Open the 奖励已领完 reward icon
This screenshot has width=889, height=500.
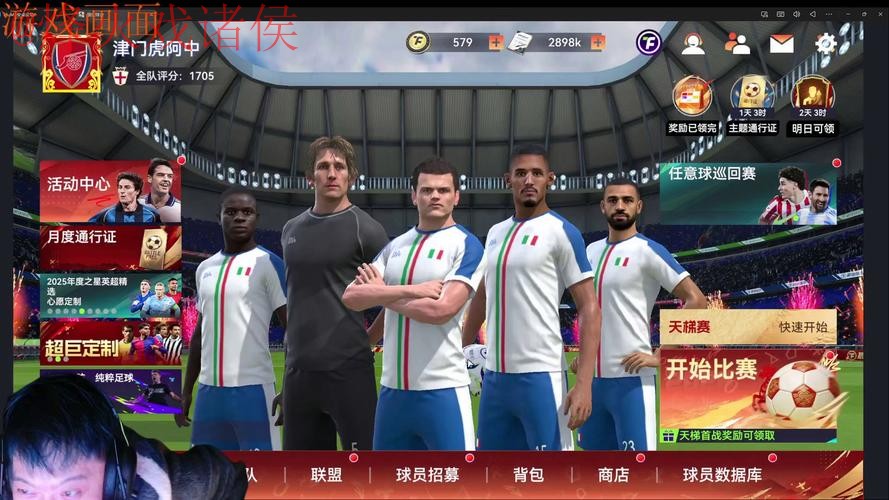[692, 97]
